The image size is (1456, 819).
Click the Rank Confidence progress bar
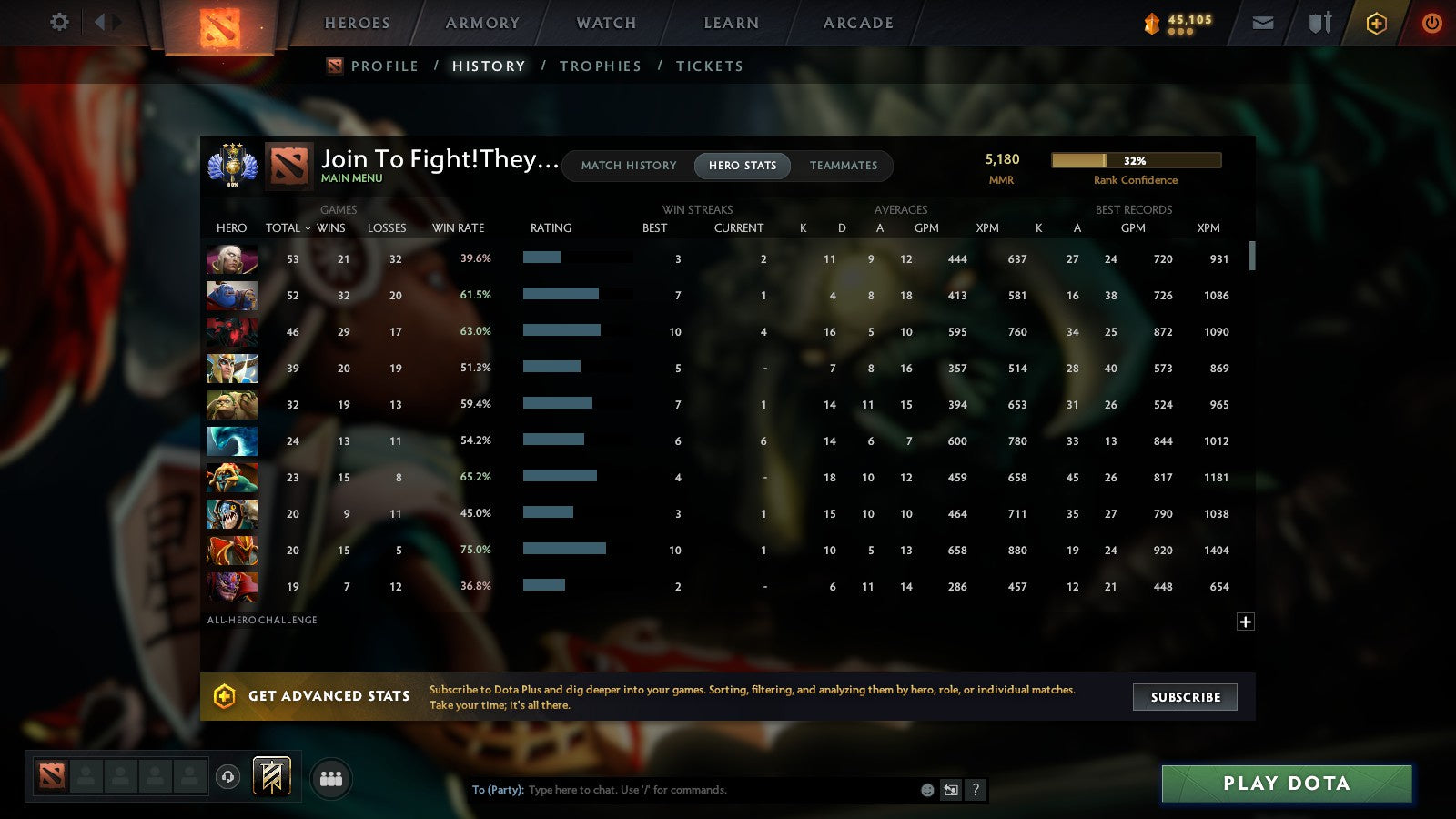pyautogui.click(x=1136, y=160)
